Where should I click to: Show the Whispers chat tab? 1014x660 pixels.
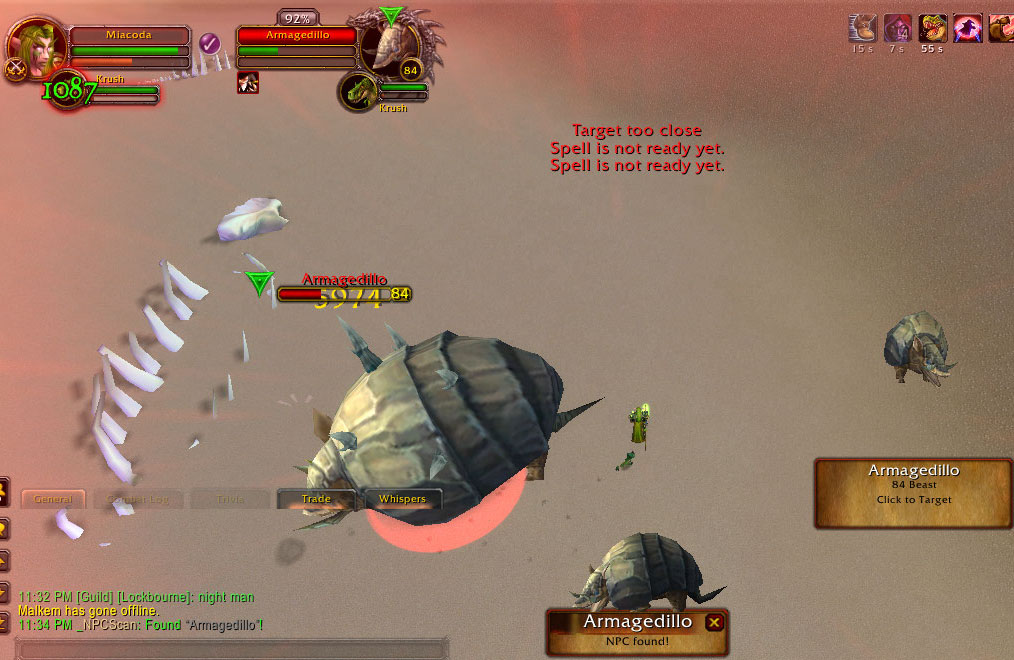coord(402,499)
